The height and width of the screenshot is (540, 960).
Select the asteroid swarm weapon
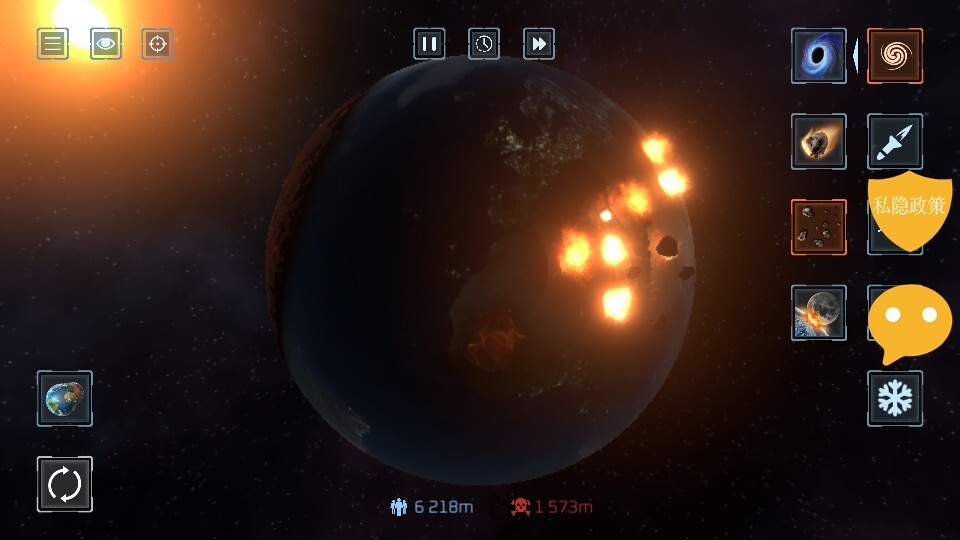tap(819, 227)
